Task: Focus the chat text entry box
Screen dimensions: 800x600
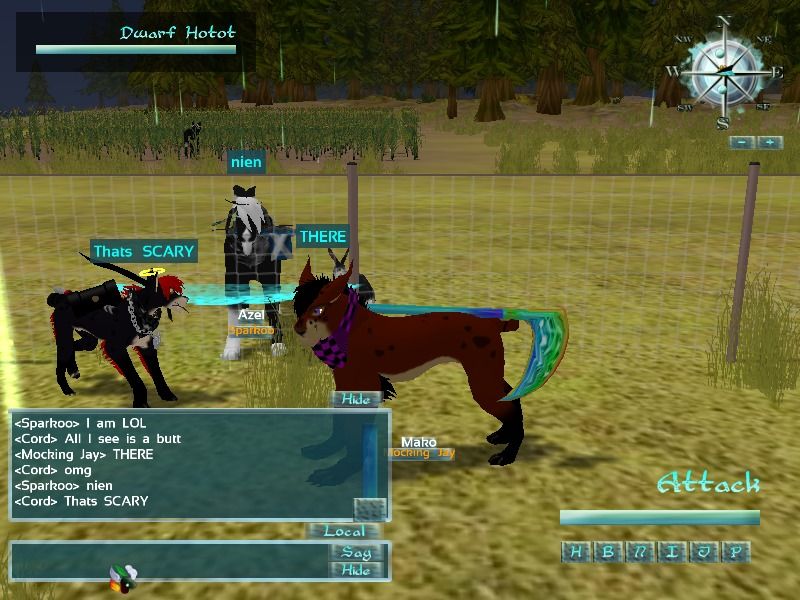Action: click(170, 561)
